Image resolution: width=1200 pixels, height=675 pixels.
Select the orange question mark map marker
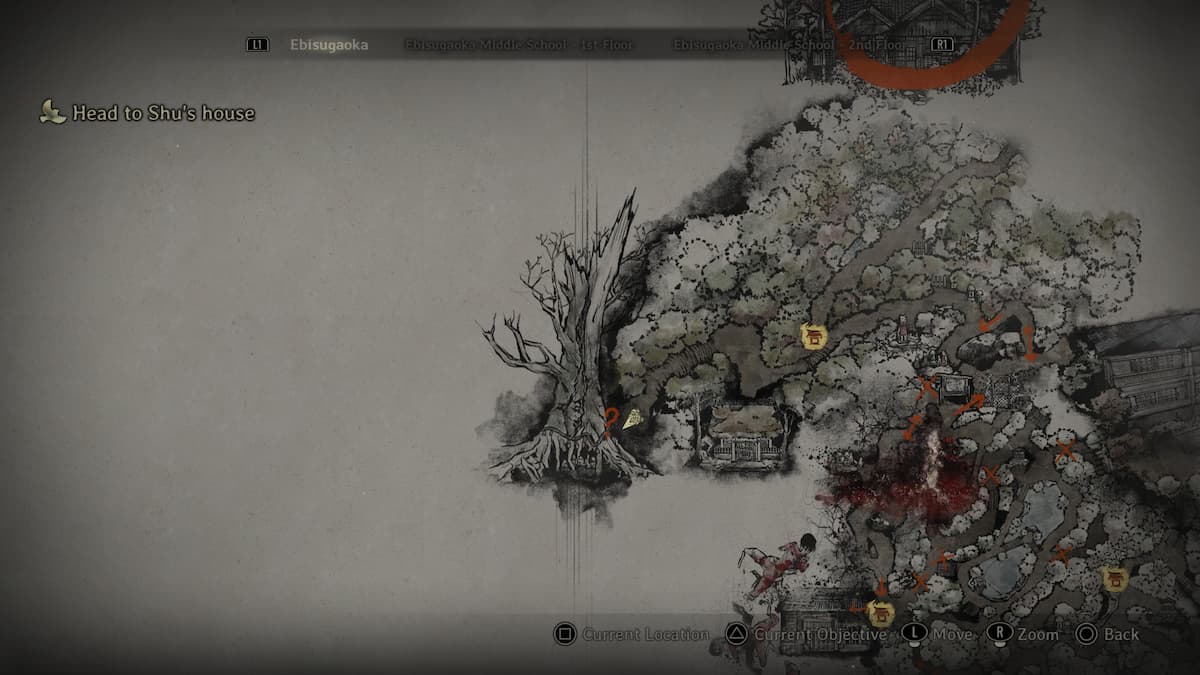click(610, 419)
